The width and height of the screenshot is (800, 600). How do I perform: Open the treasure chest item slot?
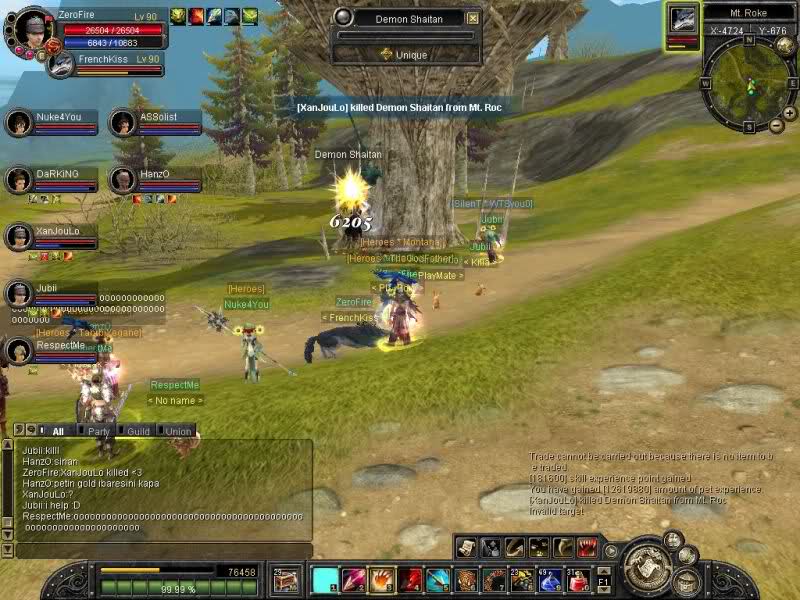pos(286,579)
